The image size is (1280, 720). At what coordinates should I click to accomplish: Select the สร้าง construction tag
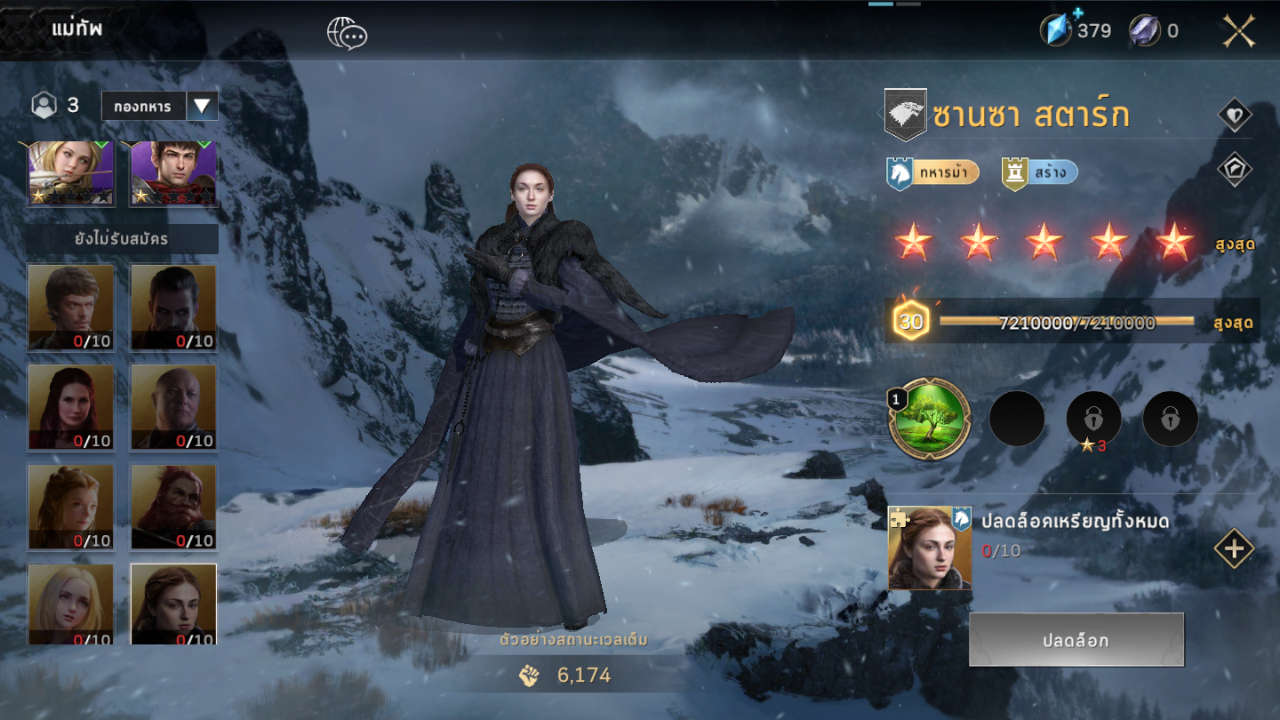[1040, 173]
